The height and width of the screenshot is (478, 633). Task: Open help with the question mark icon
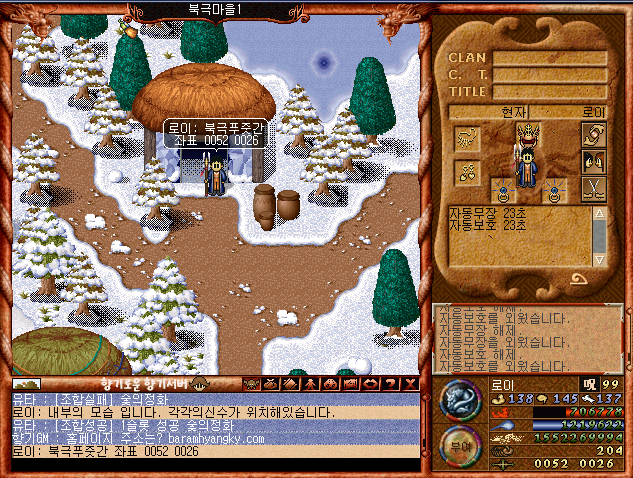[390, 384]
